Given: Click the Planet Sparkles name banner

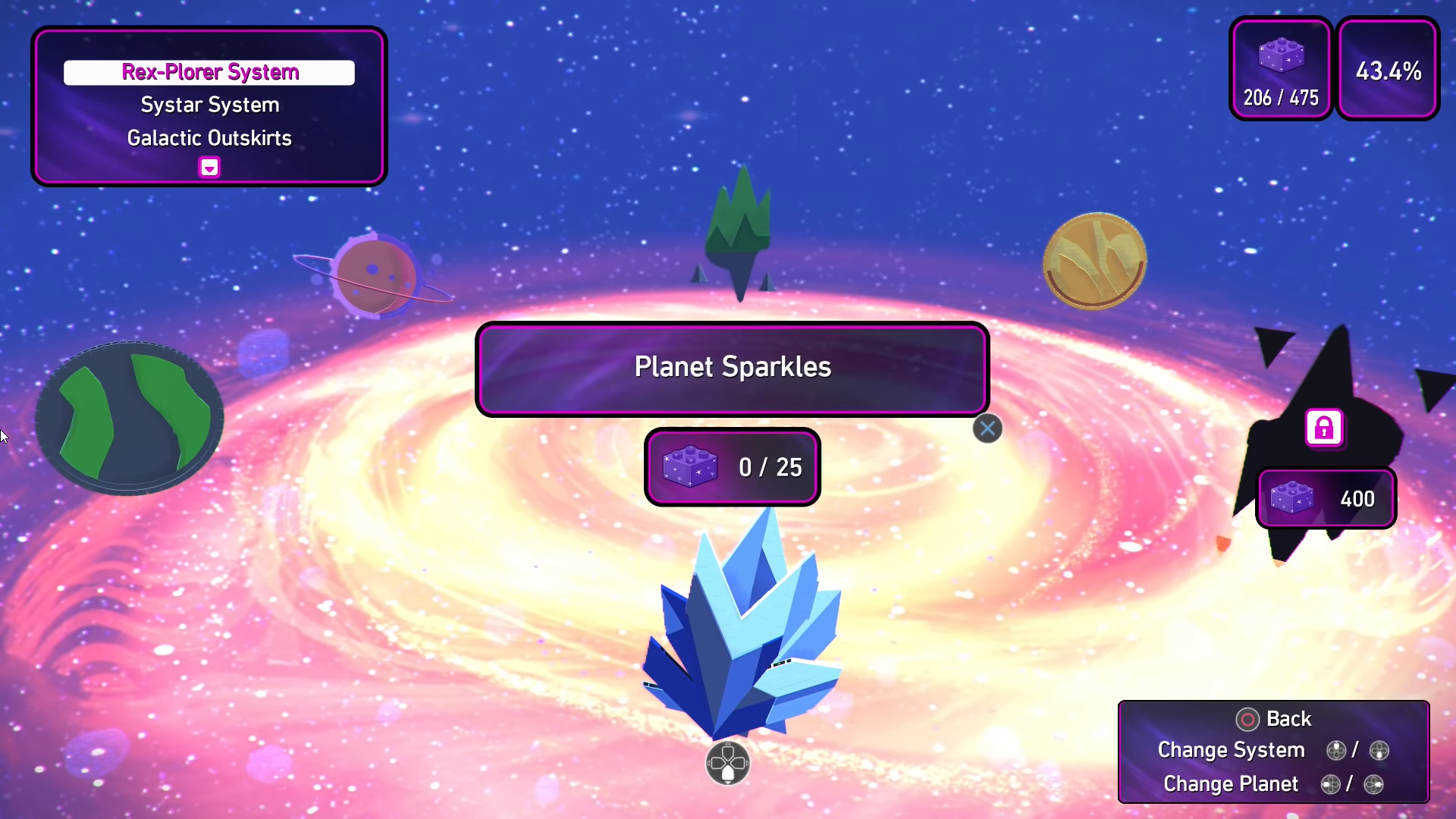Looking at the screenshot, I should (732, 369).
